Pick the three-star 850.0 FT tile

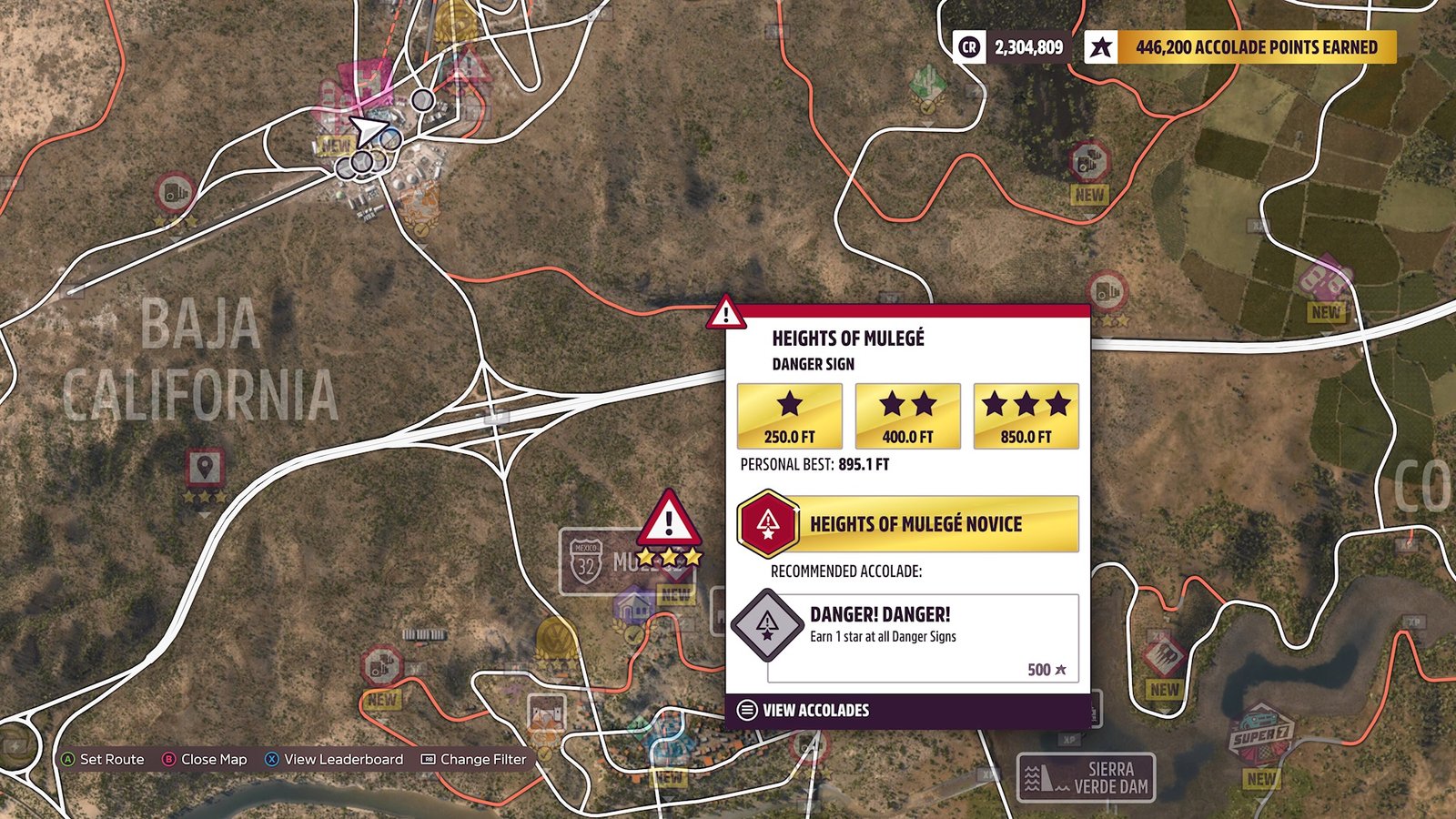[1026, 417]
